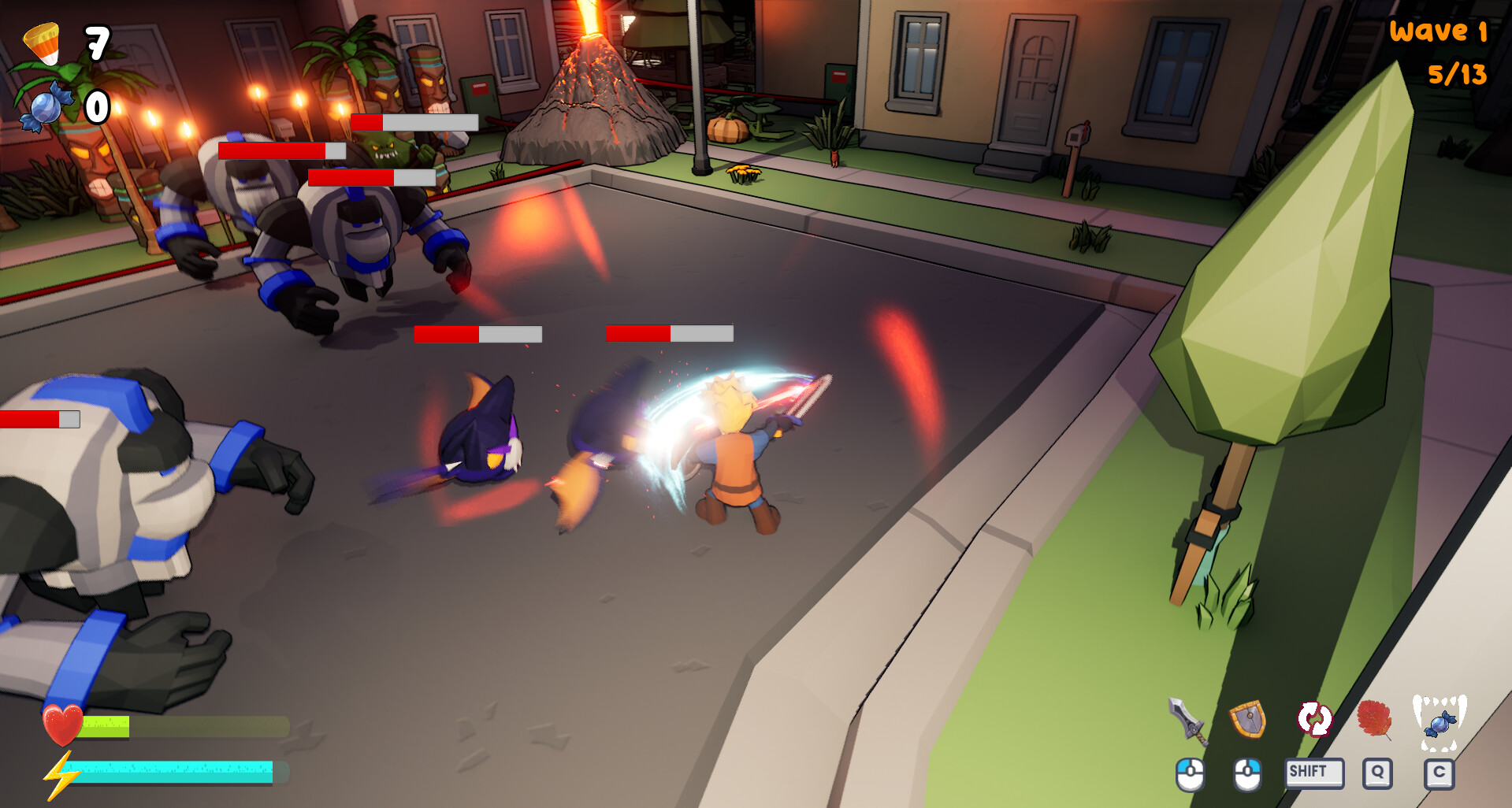The height and width of the screenshot is (808, 1512).
Task: Click the 5/13 enemy counter
Action: pyautogui.click(x=1456, y=76)
